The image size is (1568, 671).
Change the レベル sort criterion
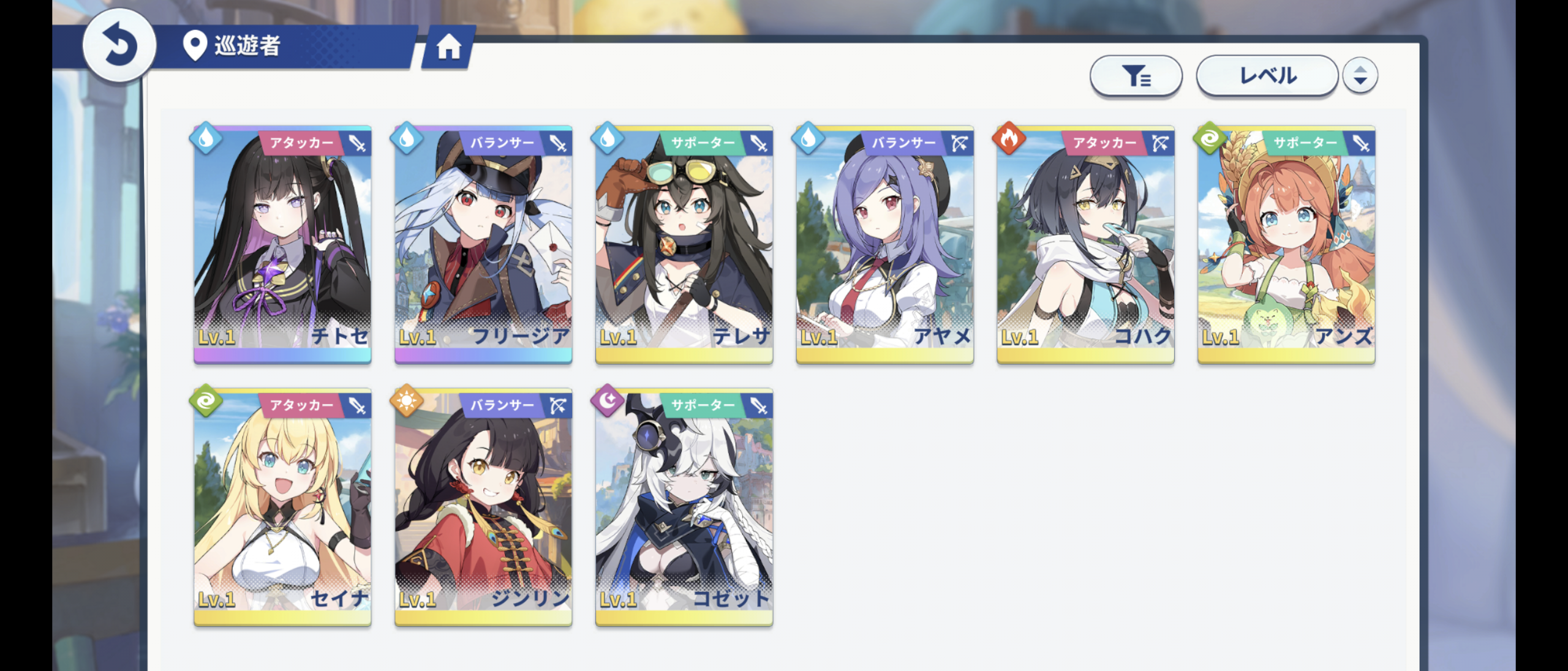pos(1267,76)
